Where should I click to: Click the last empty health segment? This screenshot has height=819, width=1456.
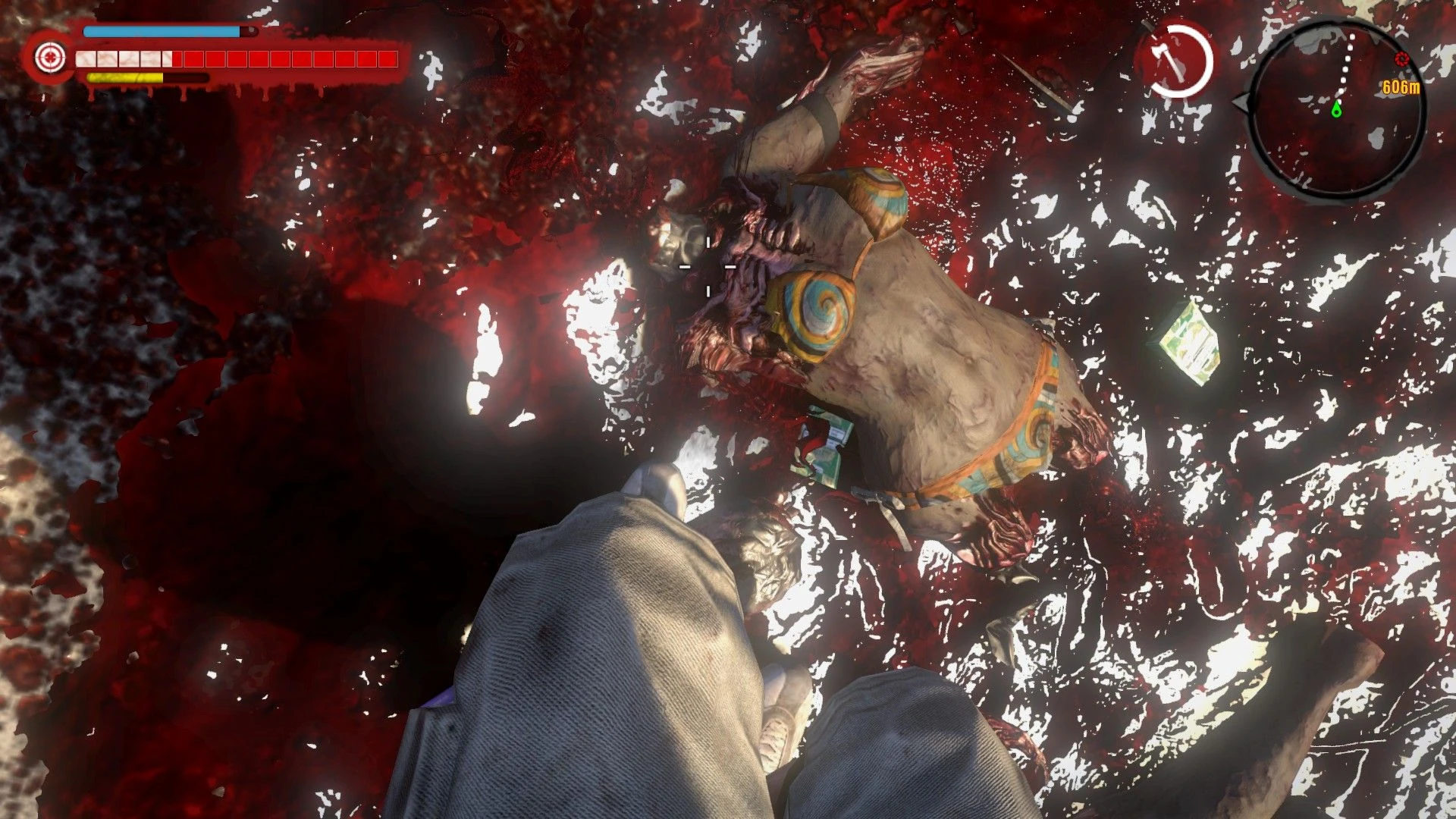coord(388,58)
